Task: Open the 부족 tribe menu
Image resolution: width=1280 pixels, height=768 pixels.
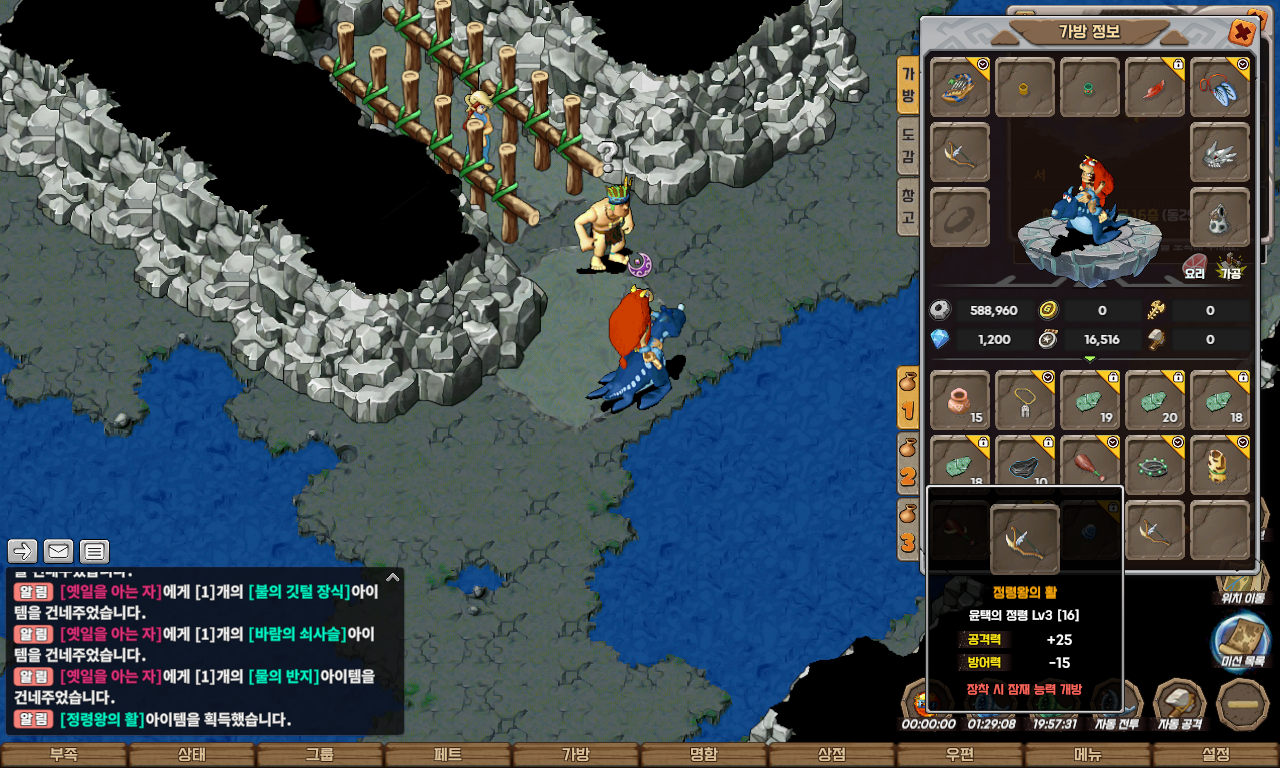Action: 64,755
